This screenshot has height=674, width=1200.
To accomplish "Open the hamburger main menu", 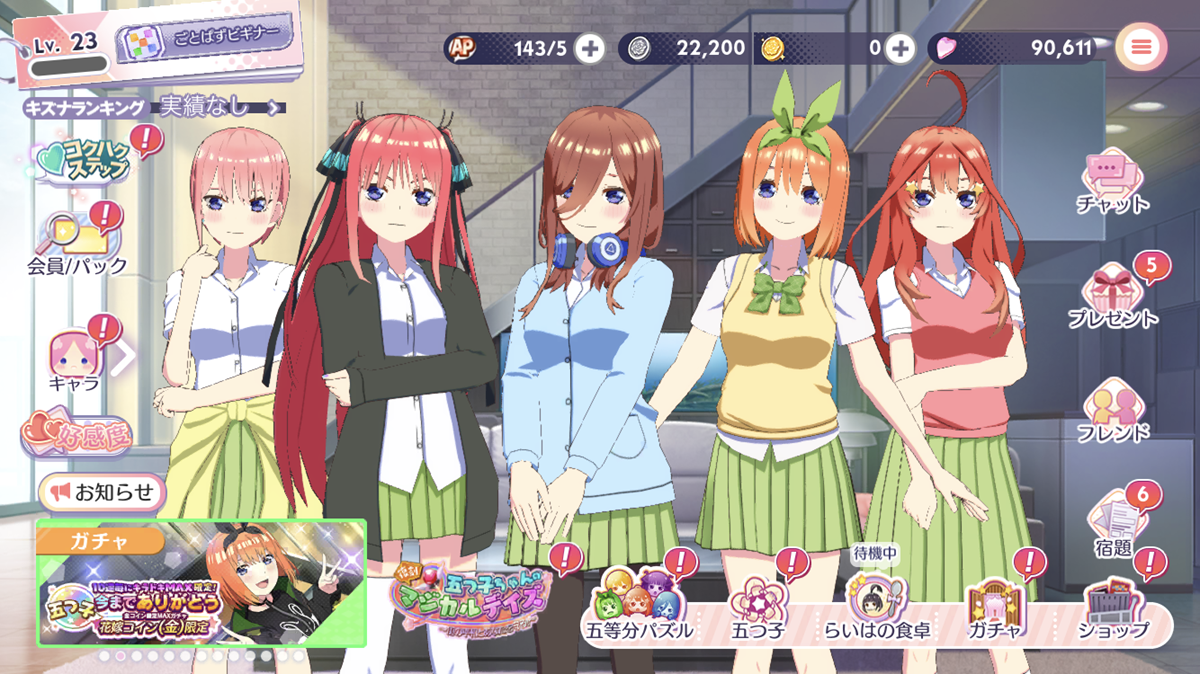I will pyautogui.click(x=1141, y=46).
